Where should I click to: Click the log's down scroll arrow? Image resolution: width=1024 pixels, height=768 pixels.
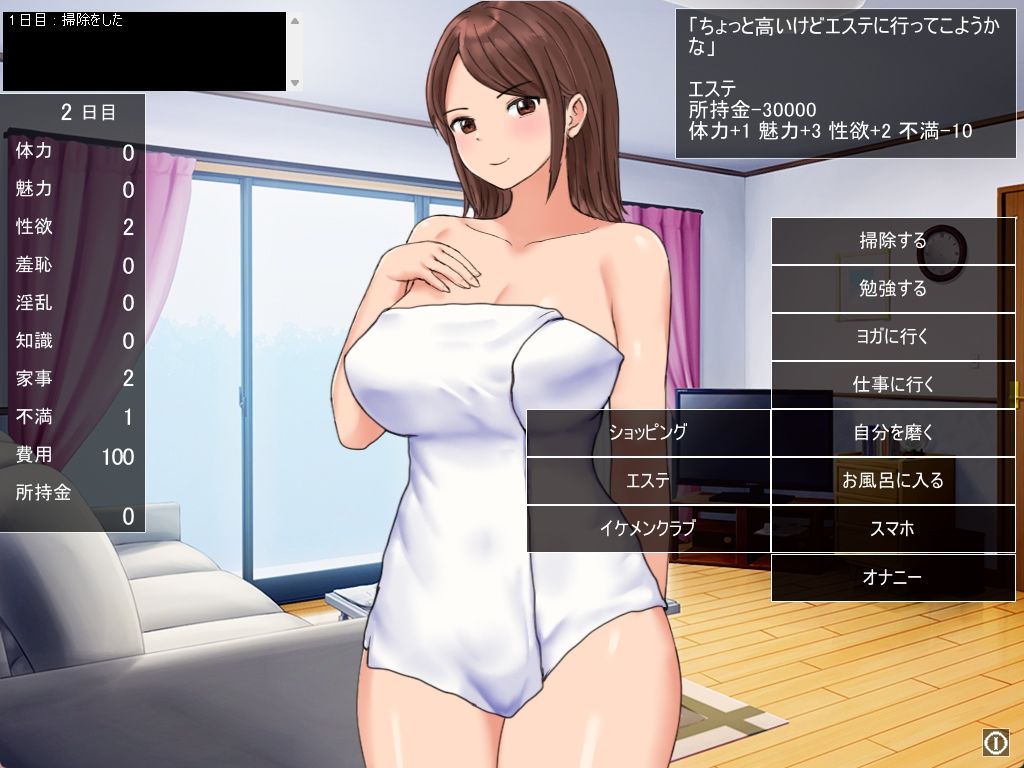coord(295,82)
